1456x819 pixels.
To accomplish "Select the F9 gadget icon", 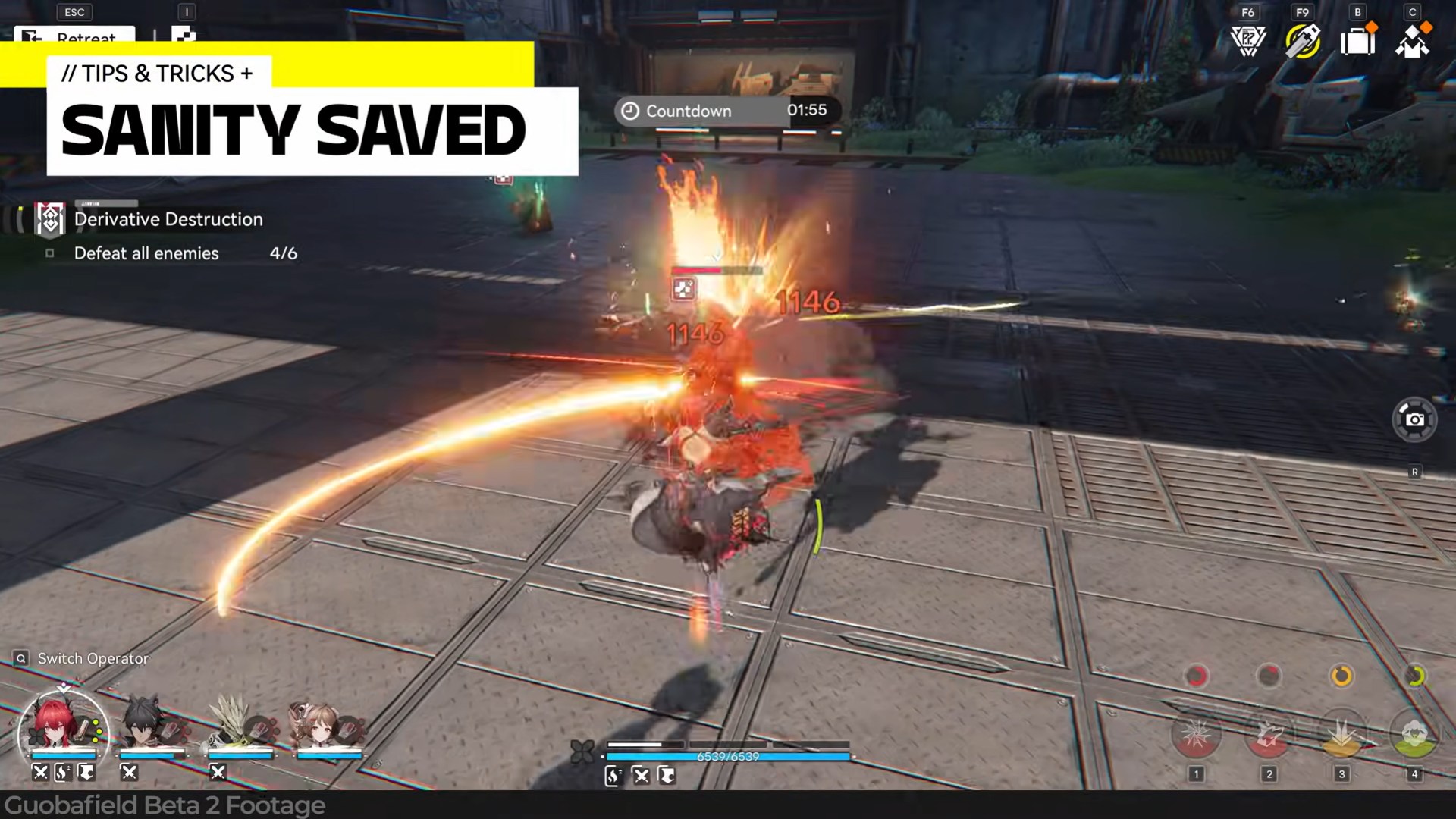I will tap(1302, 42).
